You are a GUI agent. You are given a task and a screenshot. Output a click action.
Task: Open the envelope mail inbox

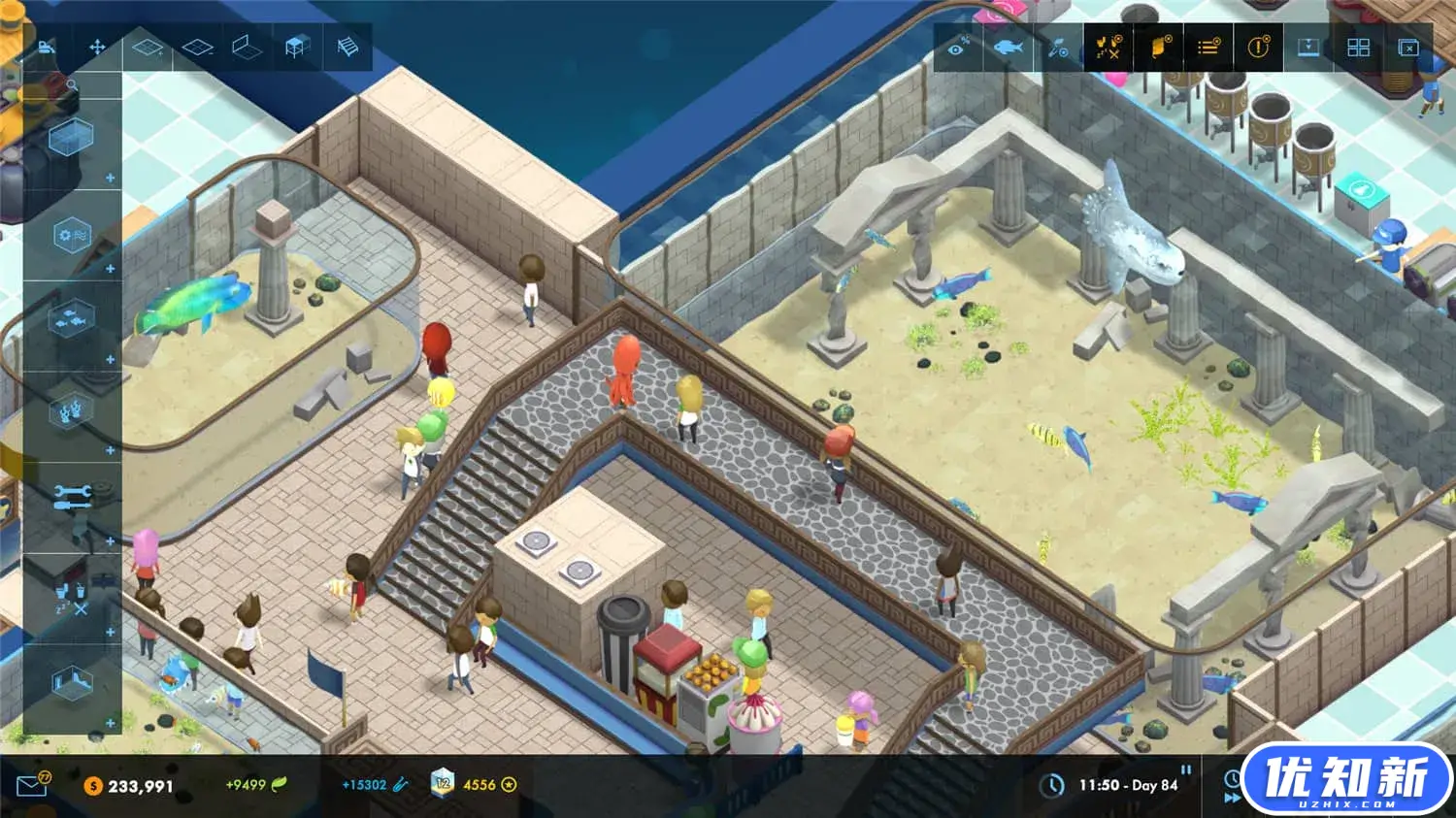tap(32, 785)
